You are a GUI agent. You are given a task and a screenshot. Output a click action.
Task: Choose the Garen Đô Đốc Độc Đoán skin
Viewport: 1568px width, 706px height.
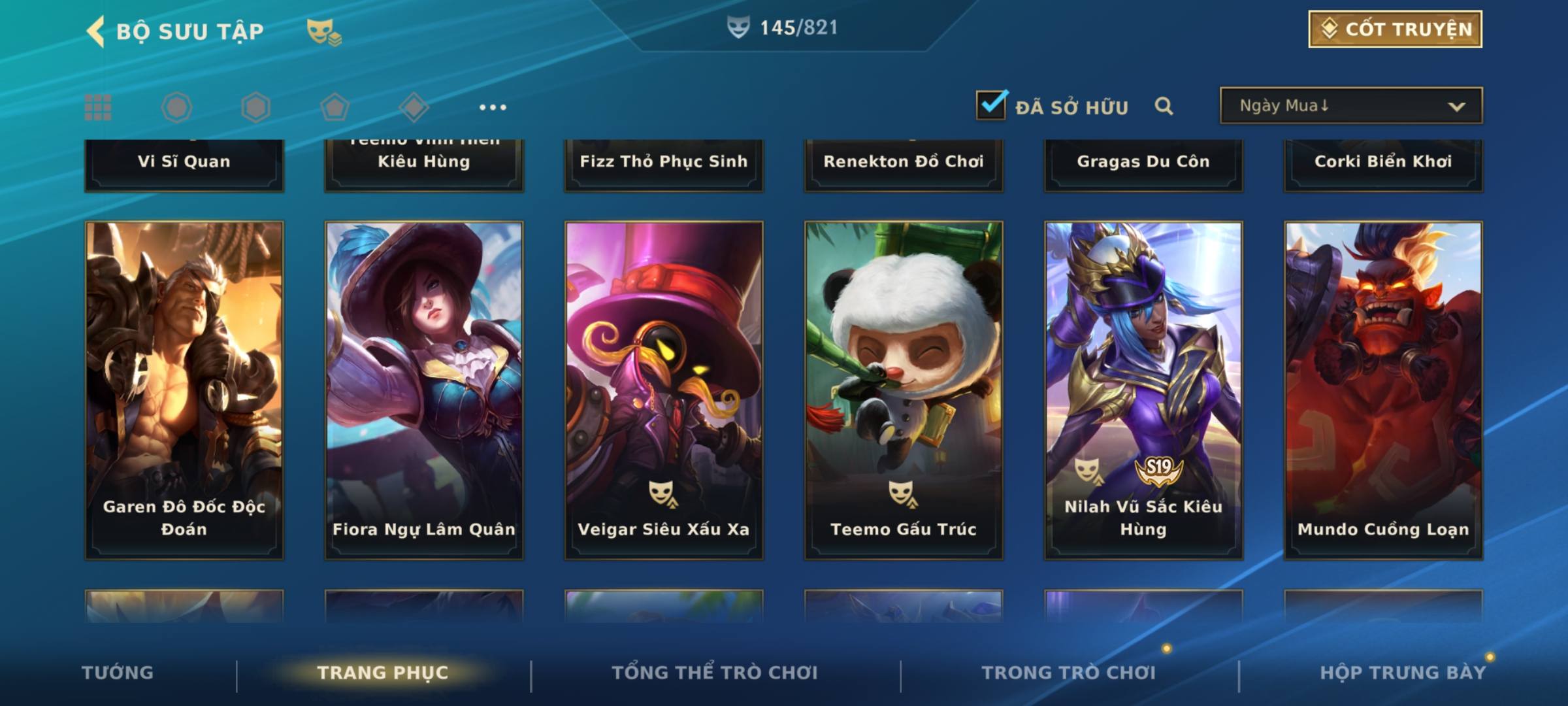(x=184, y=390)
